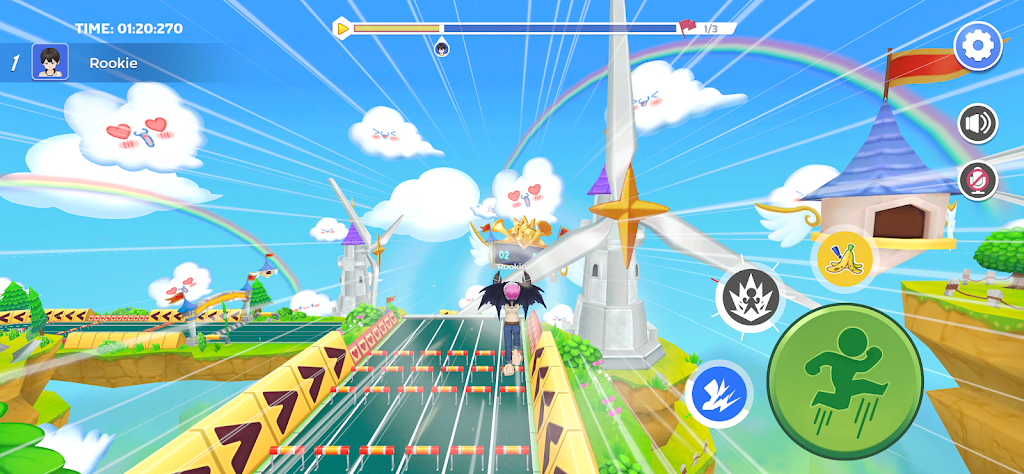Activate the grey burst skill button
Screen dimensions: 1024x474
point(748,297)
